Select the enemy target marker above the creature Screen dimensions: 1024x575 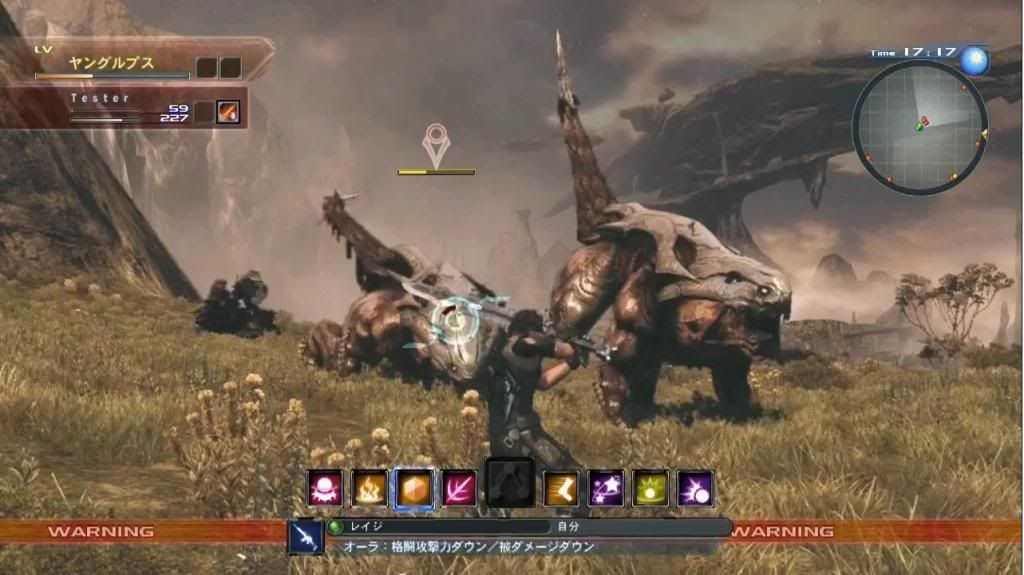(x=436, y=147)
